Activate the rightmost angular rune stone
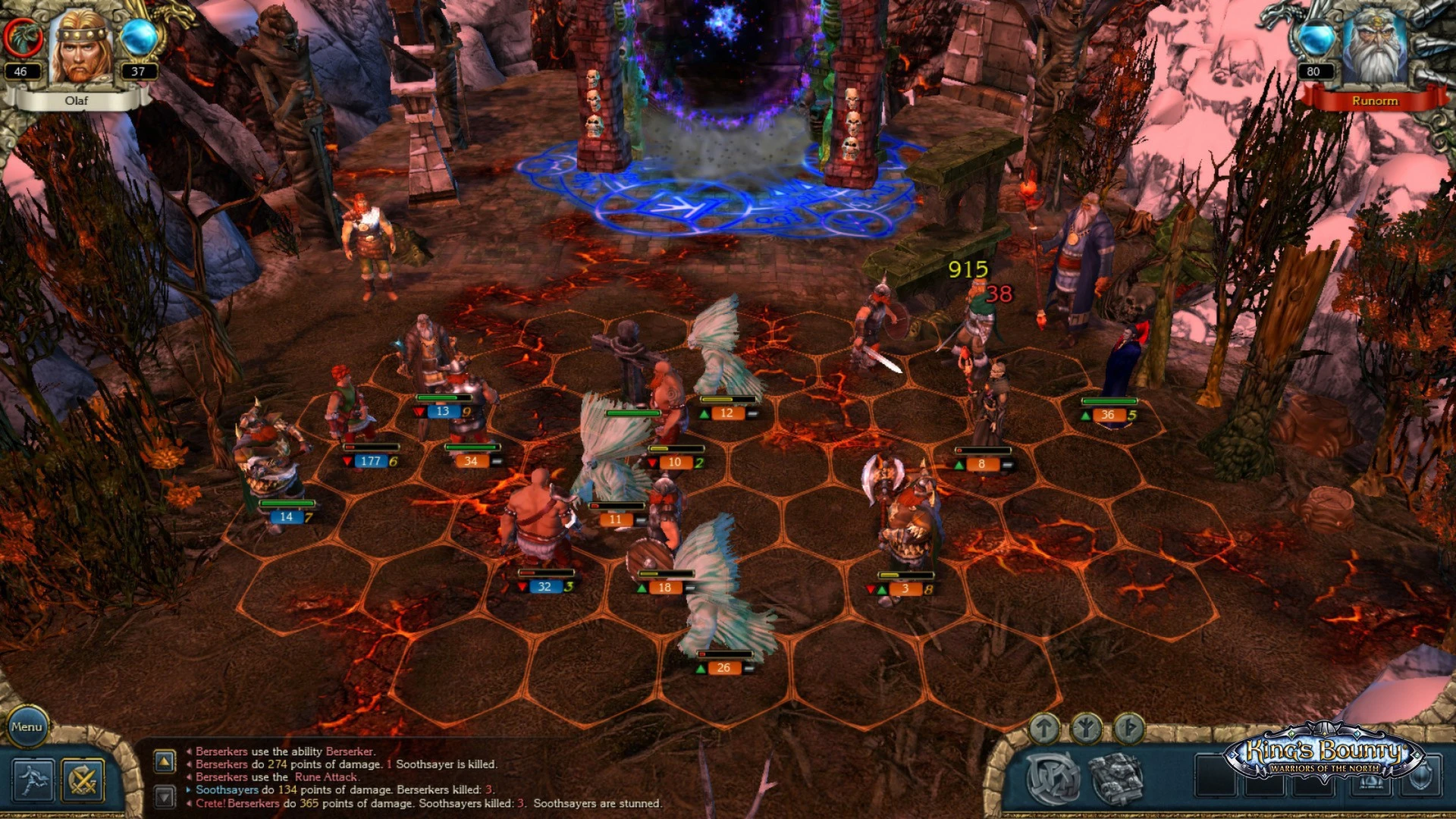 tap(1128, 729)
